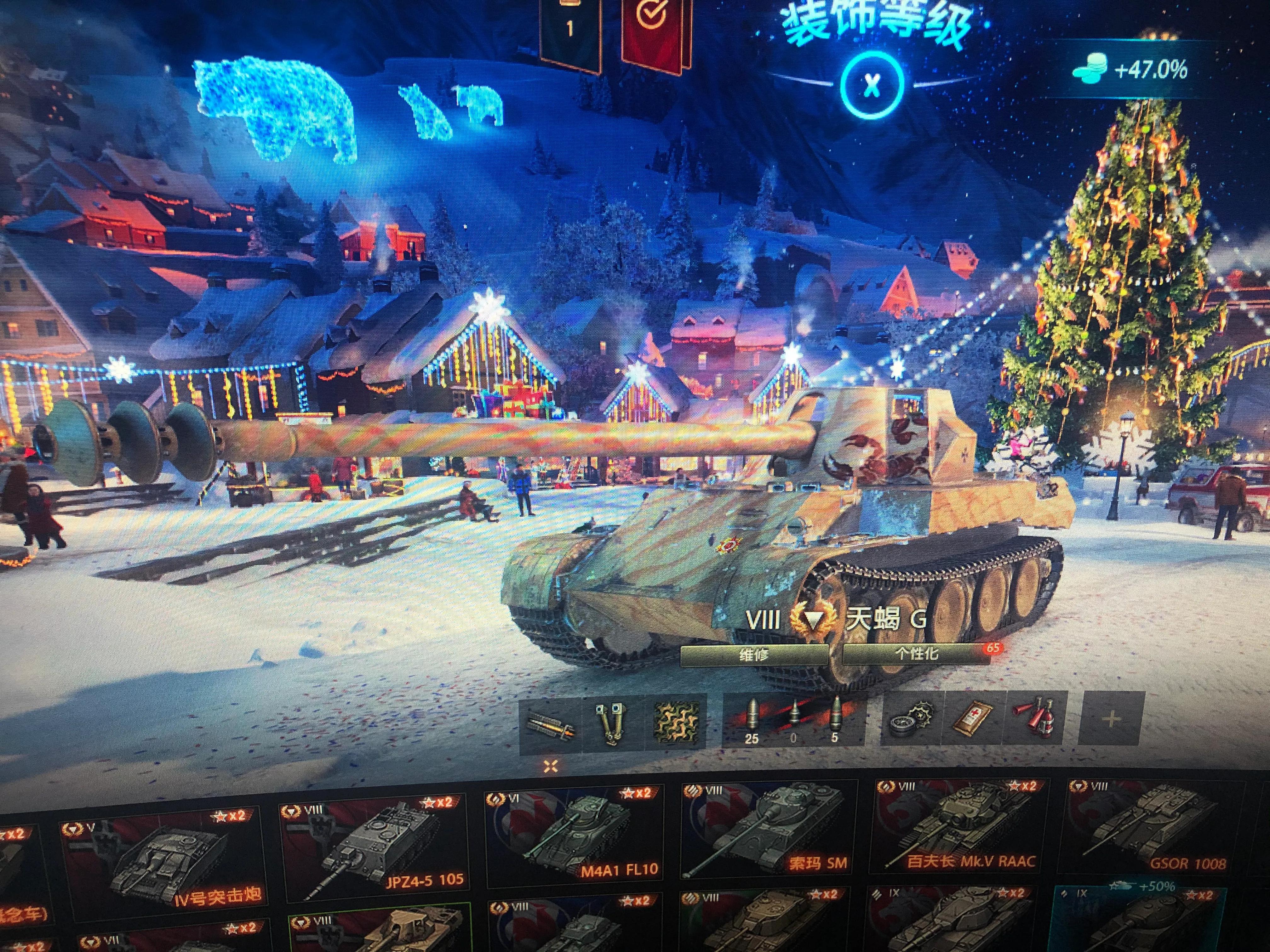The width and height of the screenshot is (1270, 952).
Task: Click the empty plus slot
Action: 1112,718
